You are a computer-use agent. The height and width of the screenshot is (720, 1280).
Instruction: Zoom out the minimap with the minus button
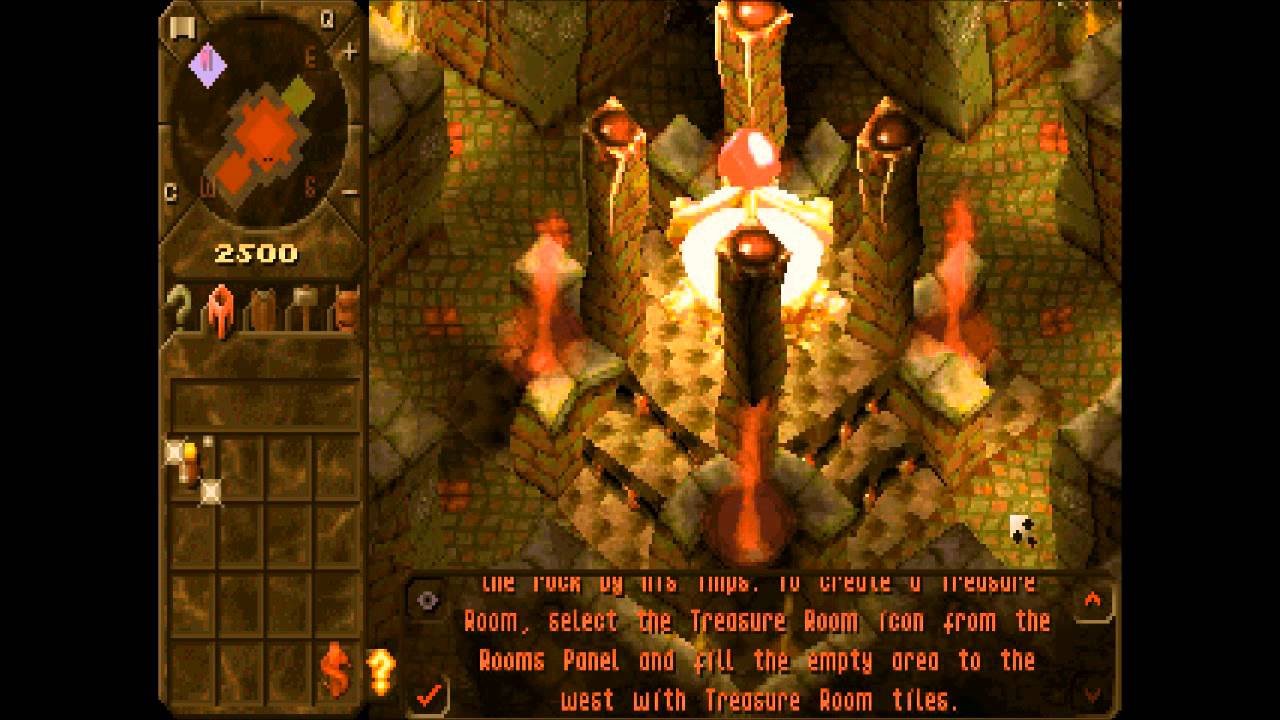(349, 191)
